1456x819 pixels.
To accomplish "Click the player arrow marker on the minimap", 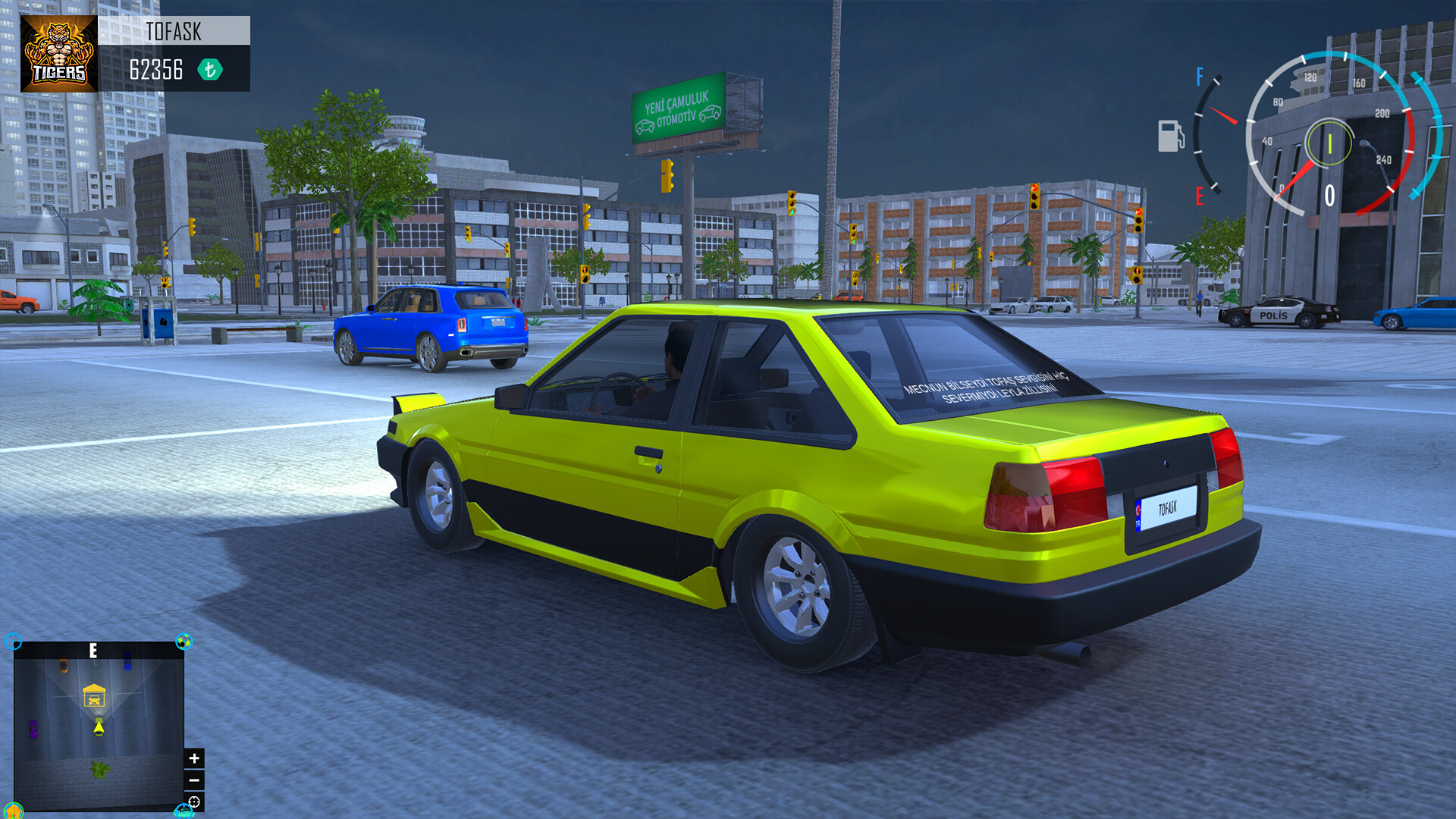I will [99, 726].
